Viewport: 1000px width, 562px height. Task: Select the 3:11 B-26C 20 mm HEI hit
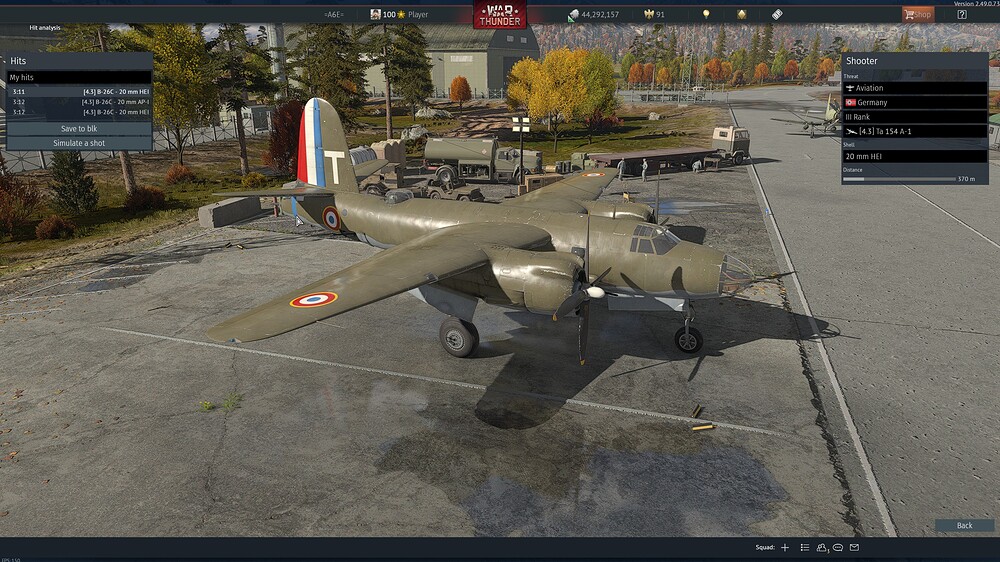tap(79, 92)
